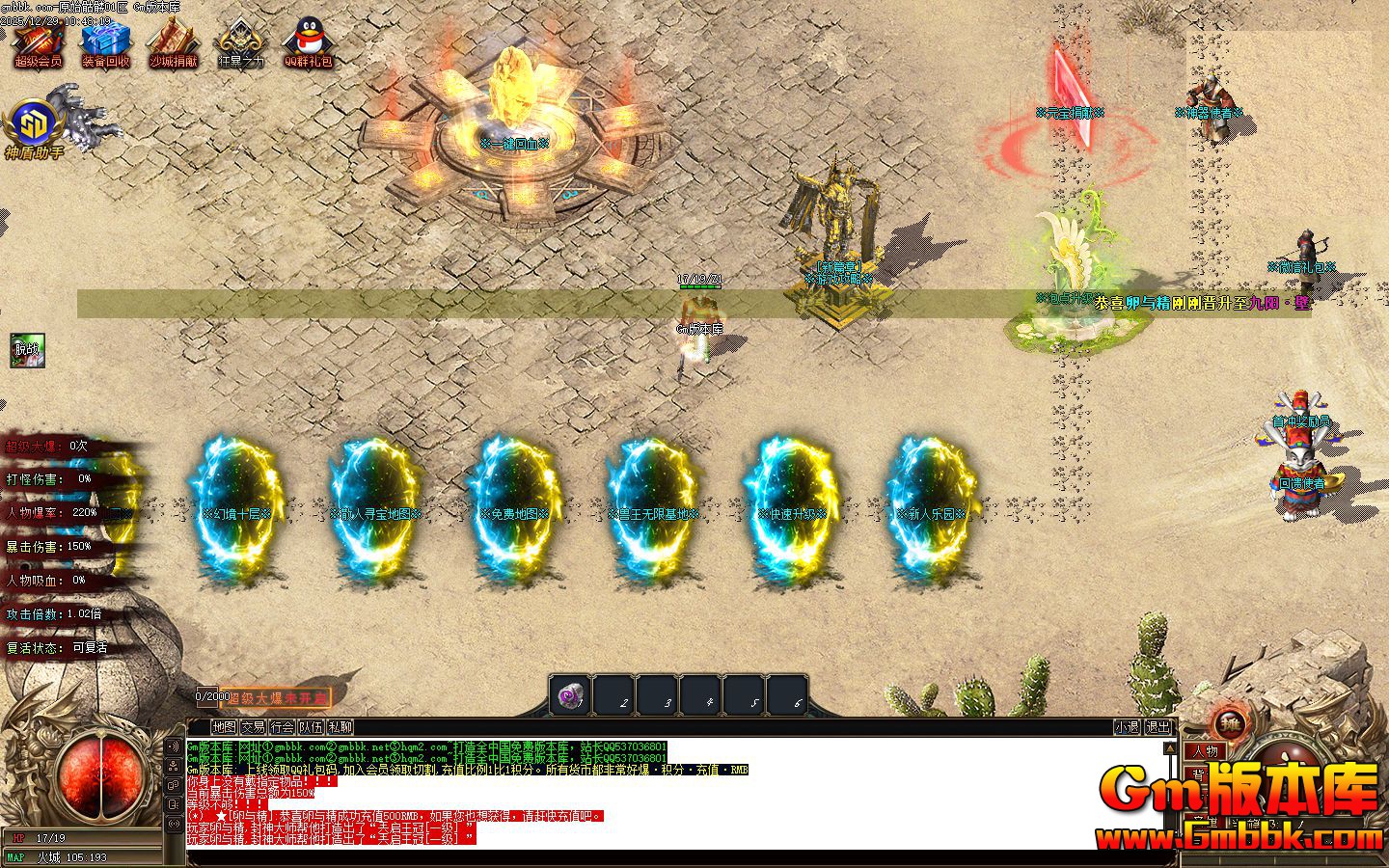Open the 装备回收 equipment recycling gift box
Viewport: 1389px width, 868px height.
point(105,44)
